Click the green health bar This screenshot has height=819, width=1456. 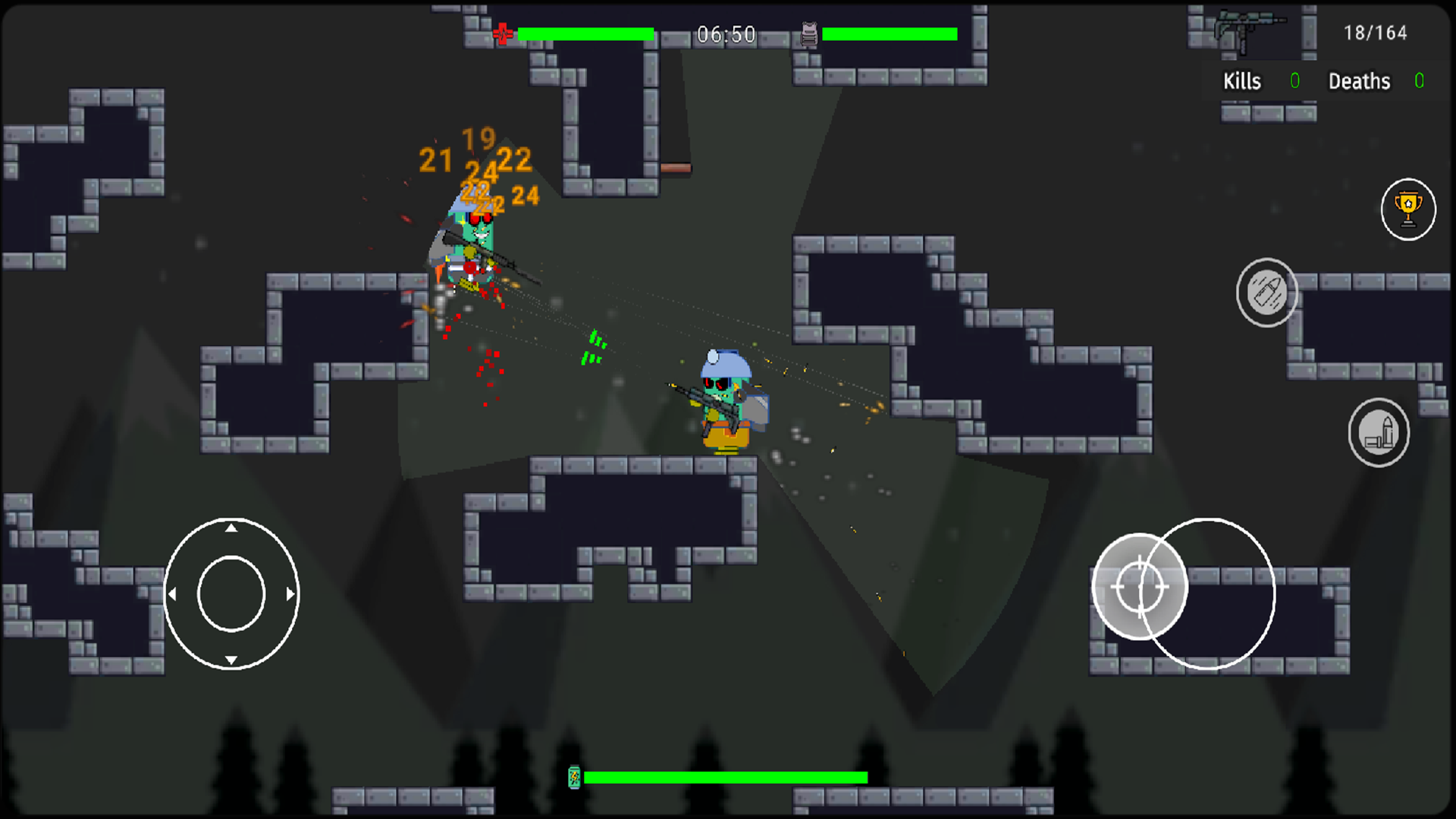pyautogui.click(x=585, y=33)
